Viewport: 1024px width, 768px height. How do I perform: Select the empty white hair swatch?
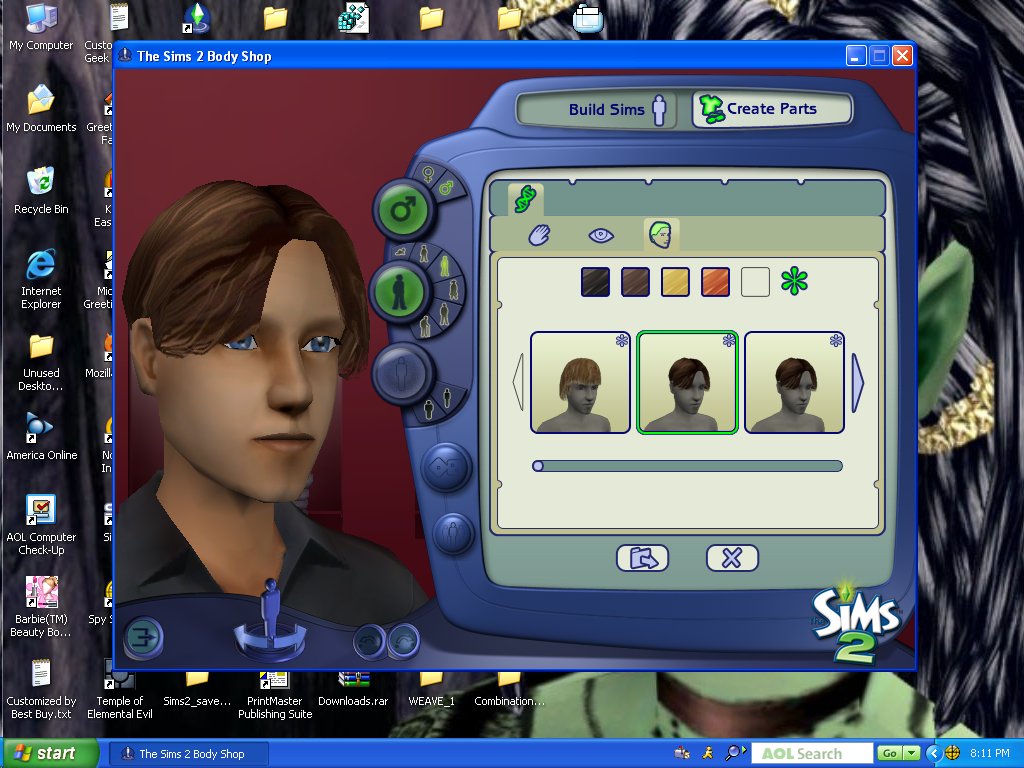[x=755, y=282]
